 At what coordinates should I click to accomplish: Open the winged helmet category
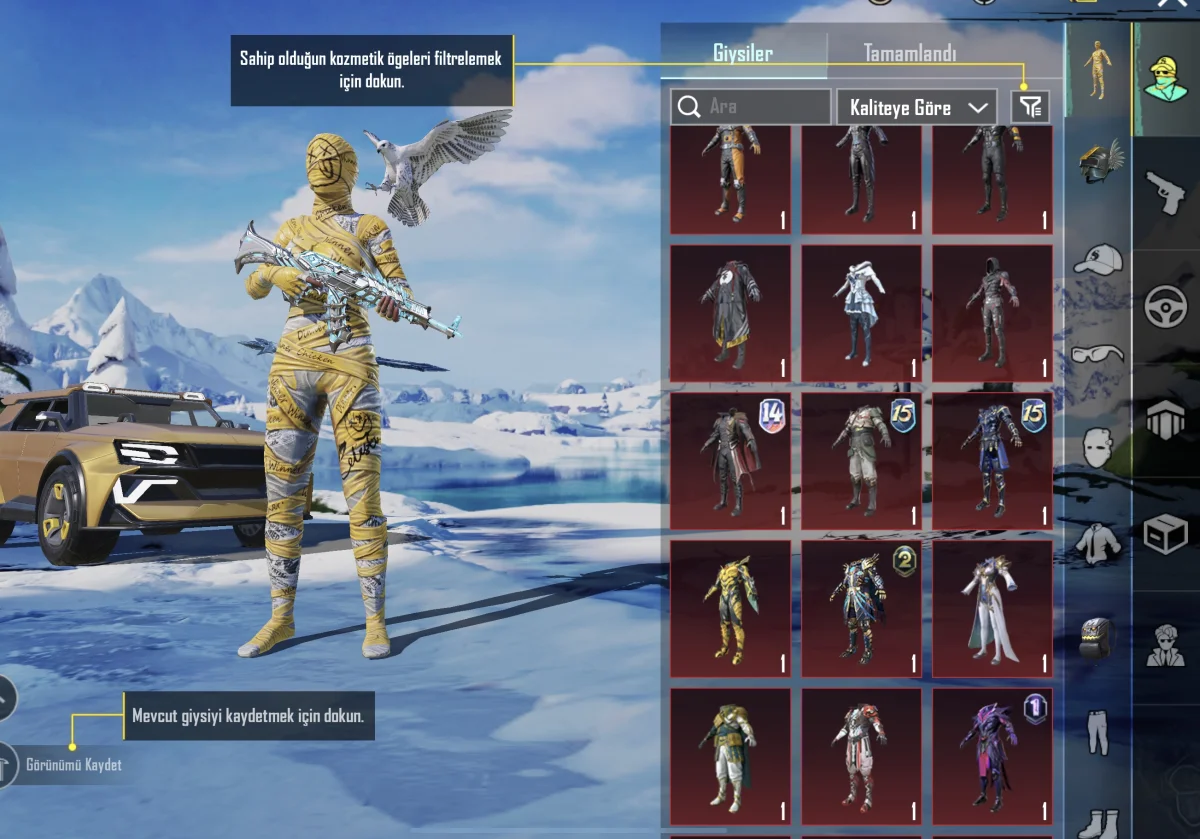(x=1099, y=160)
